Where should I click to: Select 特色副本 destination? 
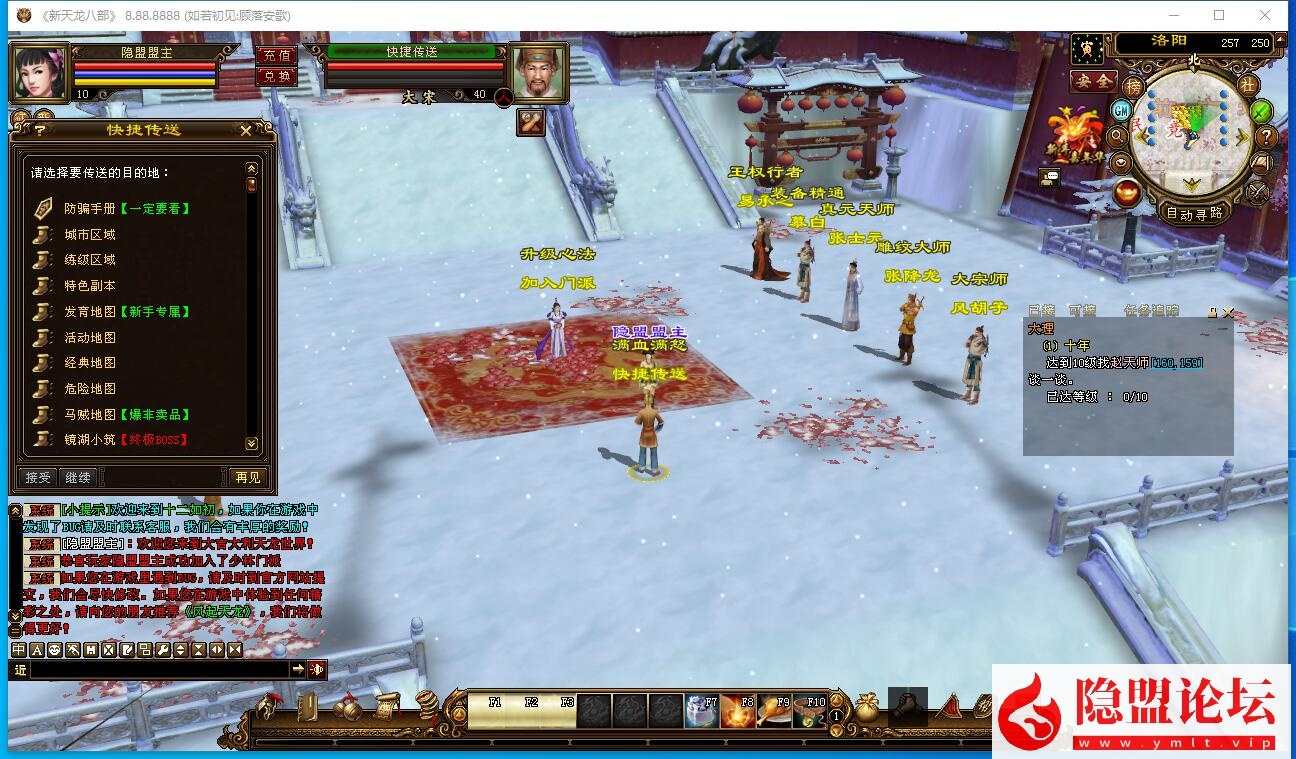(90, 286)
